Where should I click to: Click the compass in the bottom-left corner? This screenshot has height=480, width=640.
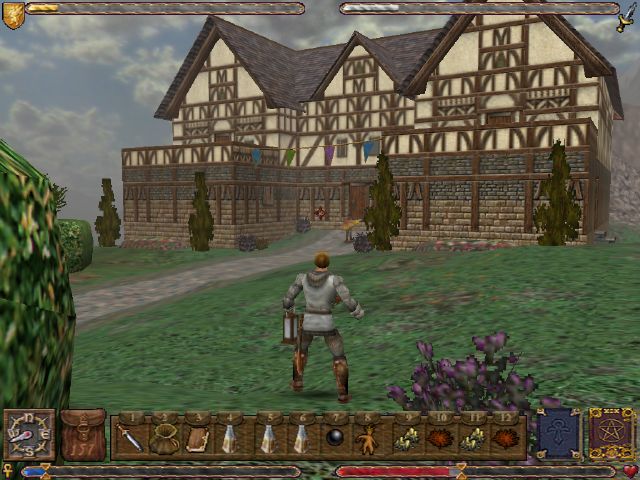[x=28, y=436]
